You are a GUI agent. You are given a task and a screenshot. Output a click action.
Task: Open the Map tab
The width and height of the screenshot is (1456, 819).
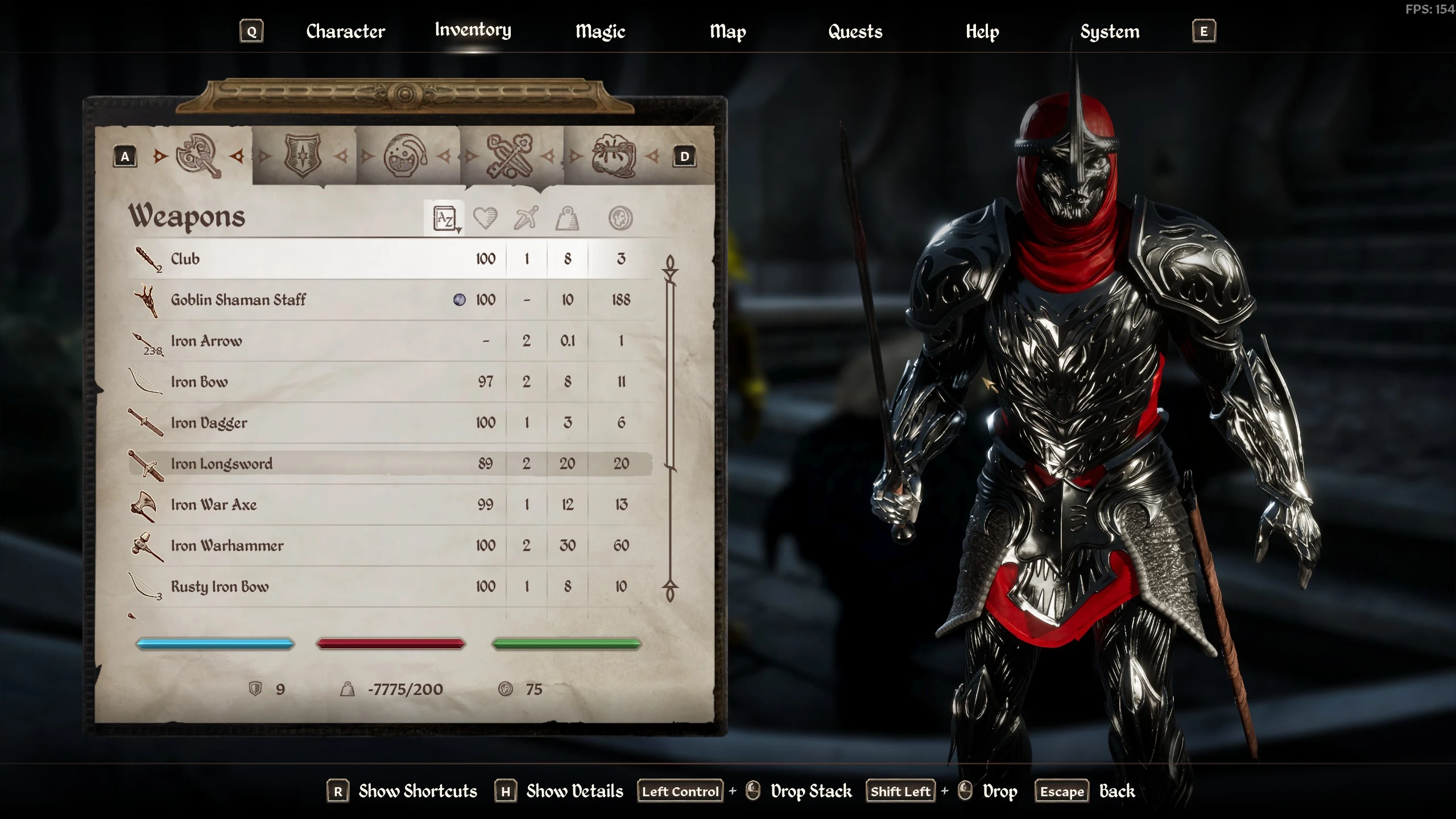727,32
